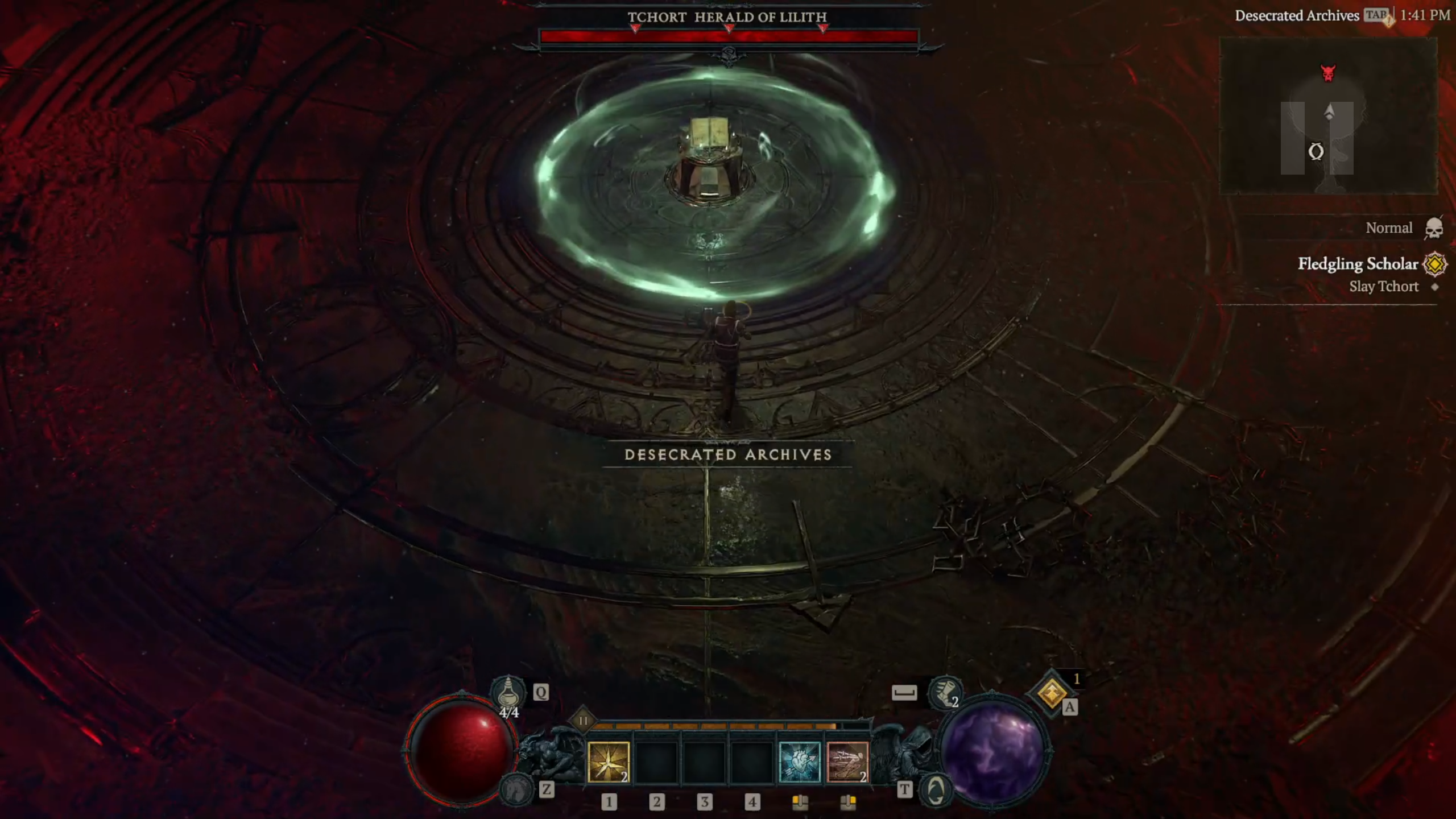Click the horse mount icon
The image size is (1456, 819).
(x=515, y=789)
